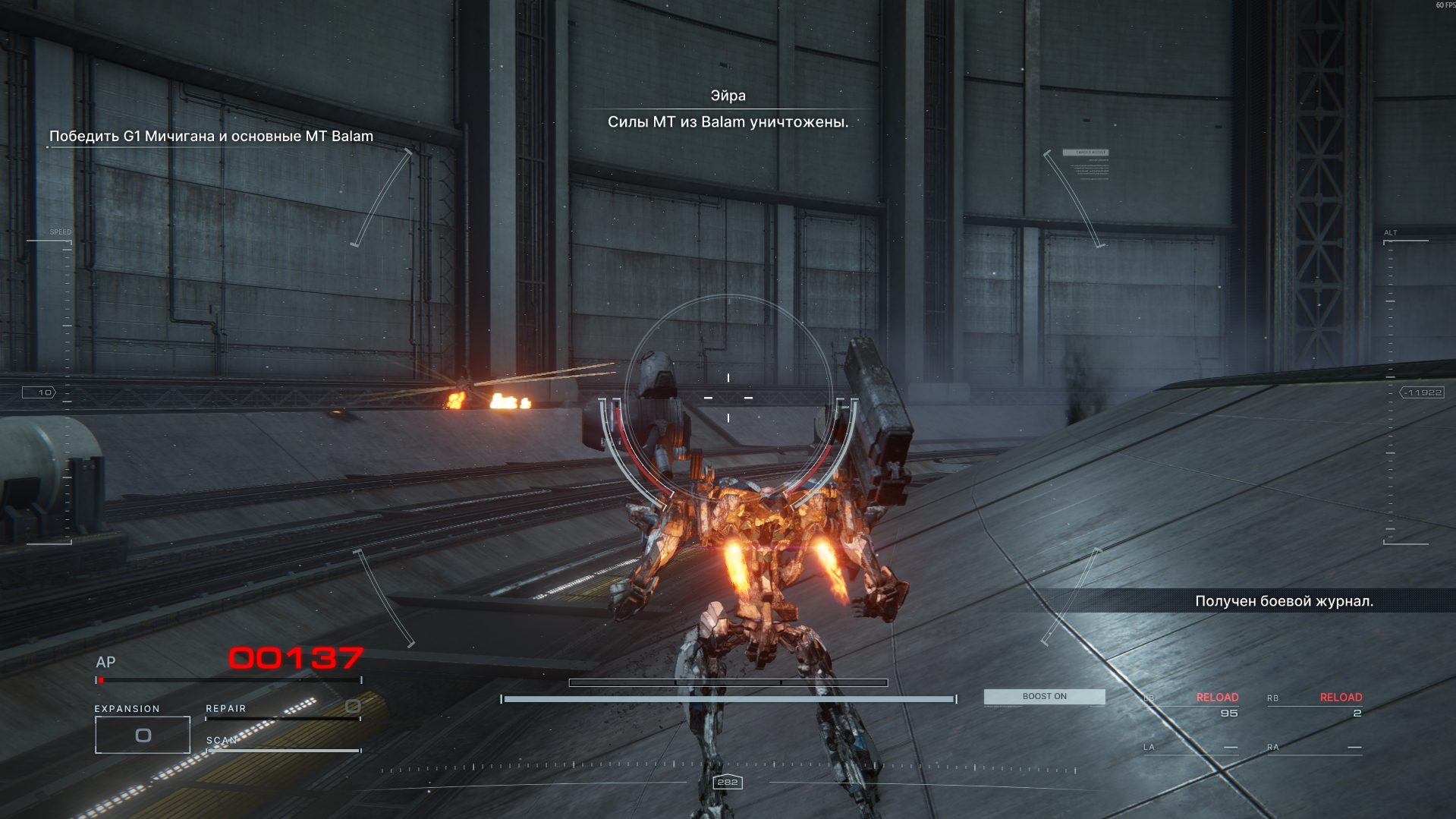Viewport: 1456px width, 819px height.
Task: Open the combat log received notification
Action: click(1284, 601)
